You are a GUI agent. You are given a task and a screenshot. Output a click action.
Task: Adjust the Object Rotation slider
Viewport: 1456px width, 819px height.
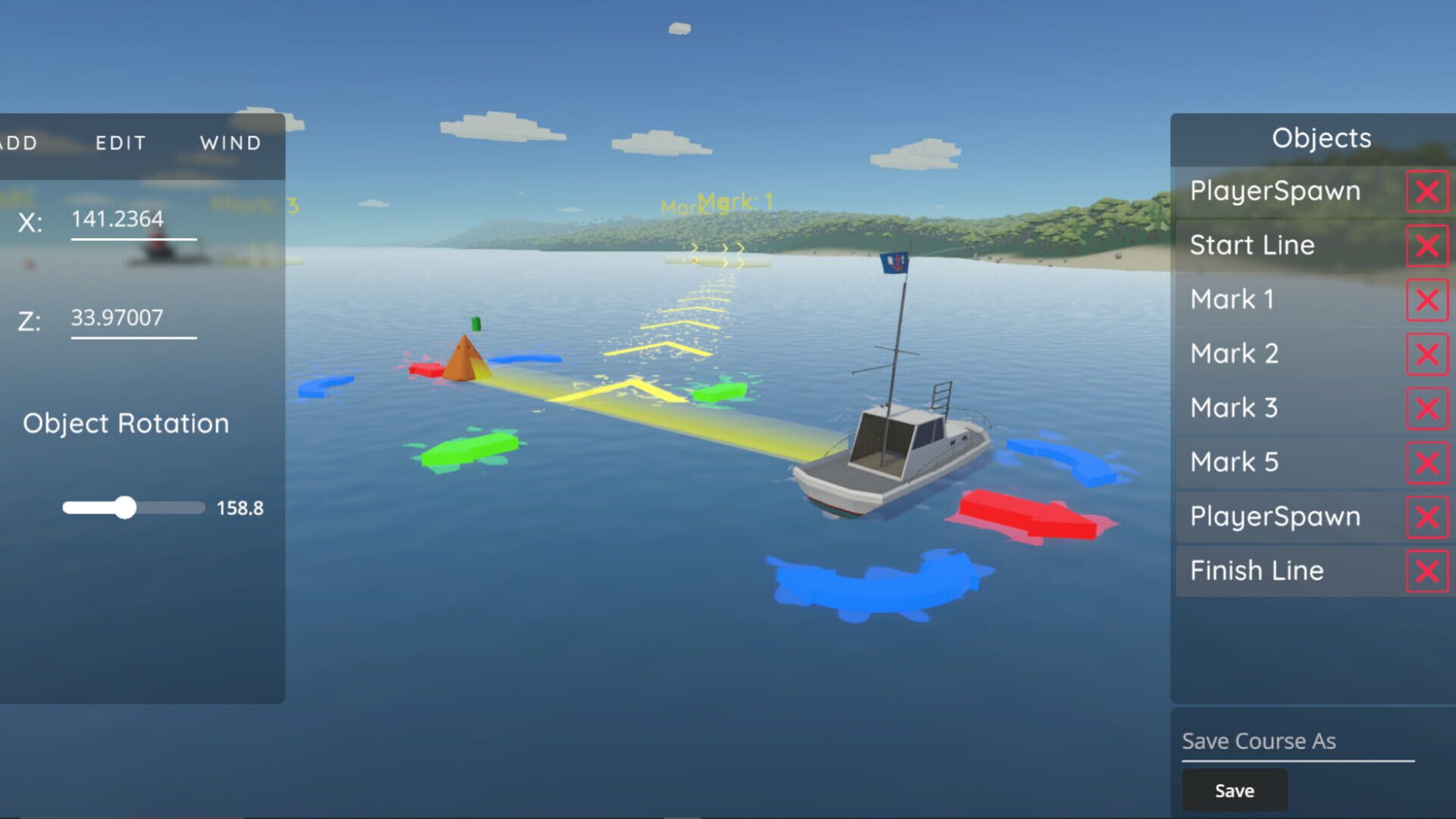[127, 507]
